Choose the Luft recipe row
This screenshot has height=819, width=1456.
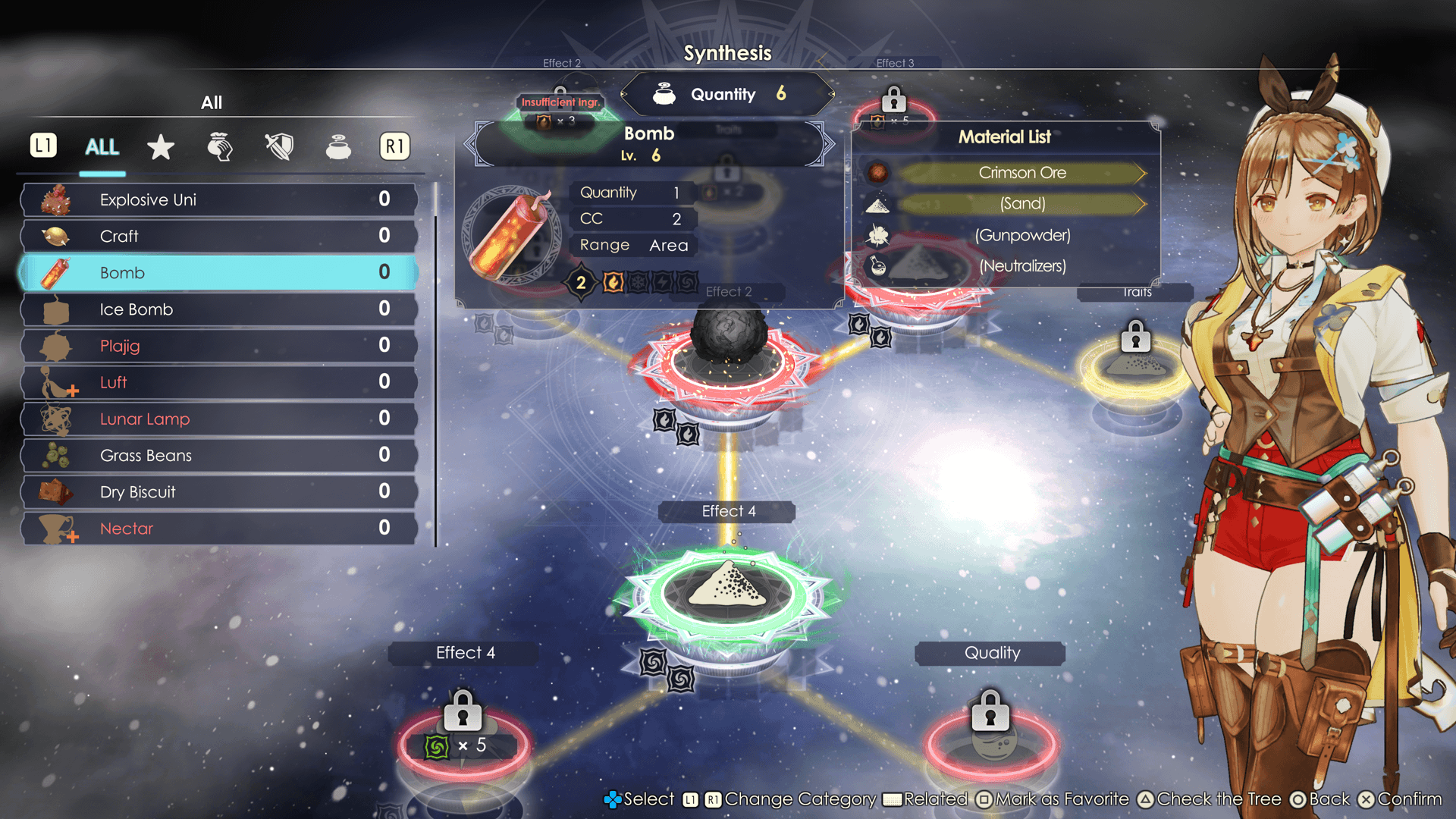[220, 382]
